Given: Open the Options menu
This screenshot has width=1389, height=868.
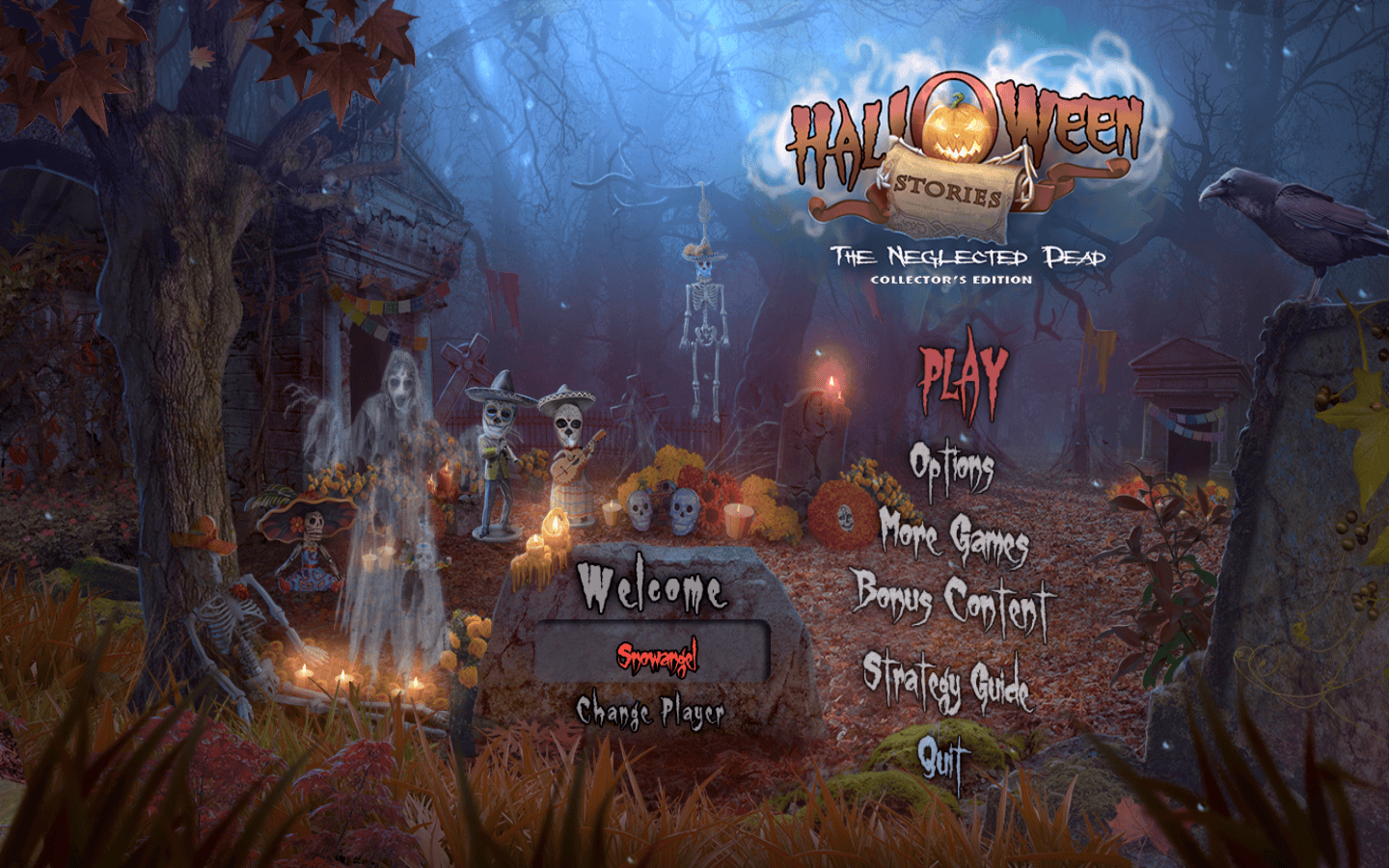Looking at the screenshot, I should tap(951, 469).
